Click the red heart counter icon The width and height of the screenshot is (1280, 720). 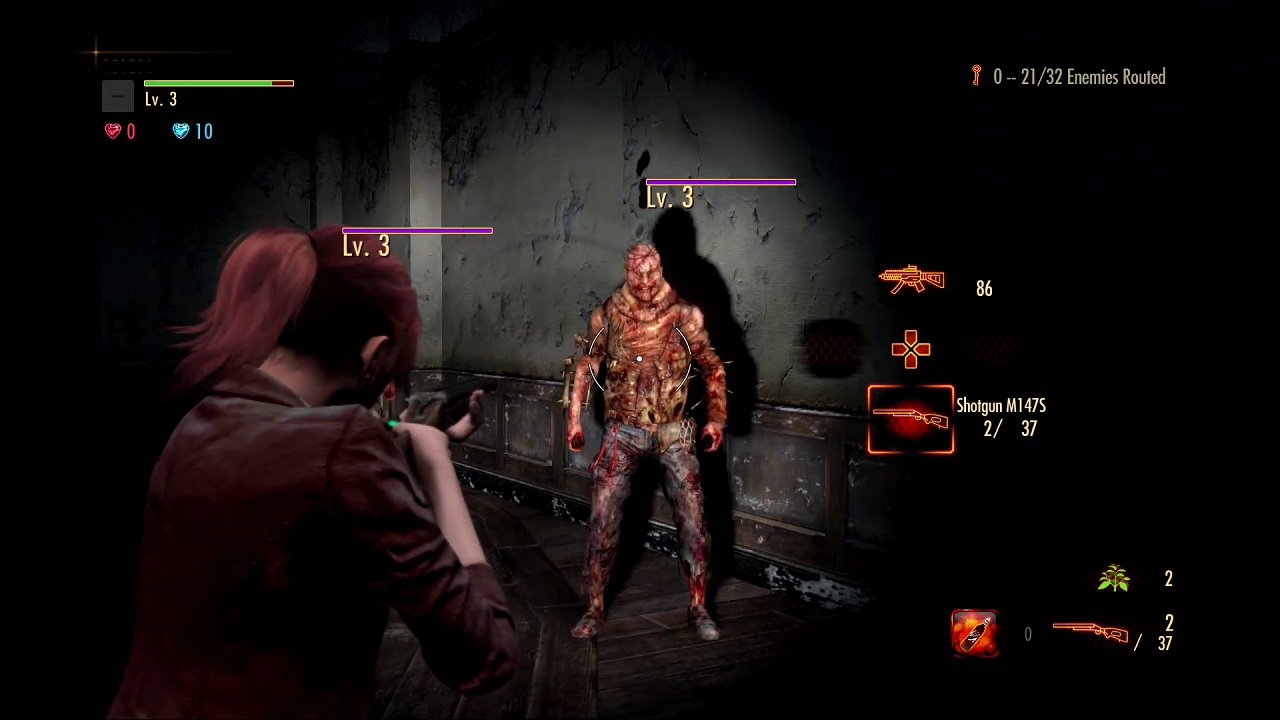pos(113,130)
